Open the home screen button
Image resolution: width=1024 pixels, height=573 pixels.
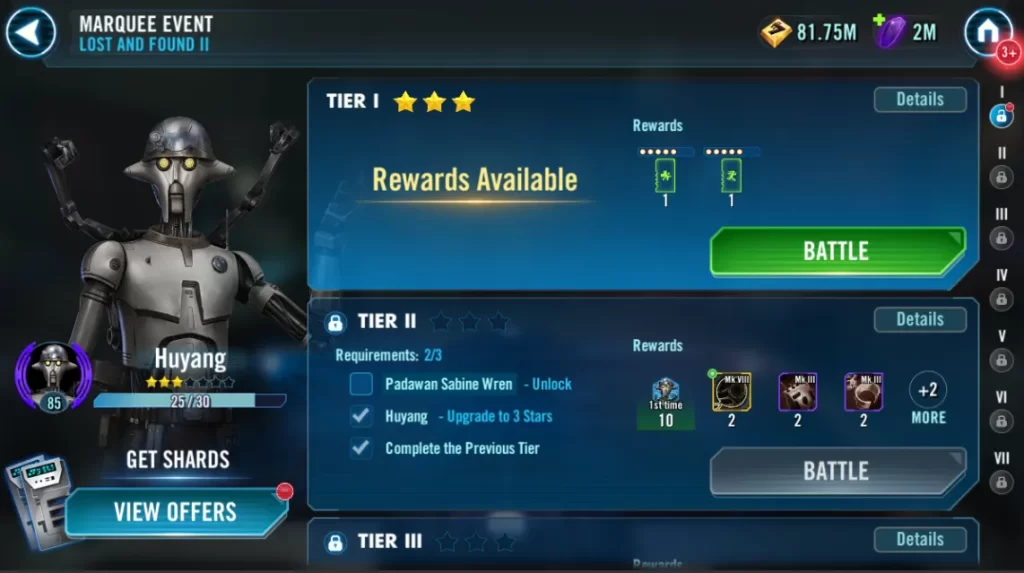[x=988, y=32]
